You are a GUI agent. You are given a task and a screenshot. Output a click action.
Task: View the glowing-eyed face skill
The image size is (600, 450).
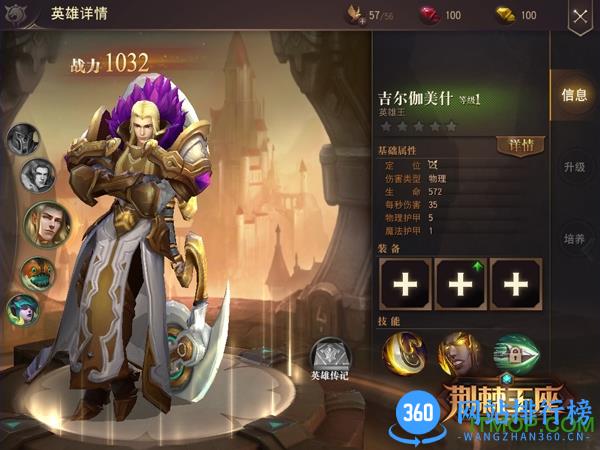click(460, 352)
